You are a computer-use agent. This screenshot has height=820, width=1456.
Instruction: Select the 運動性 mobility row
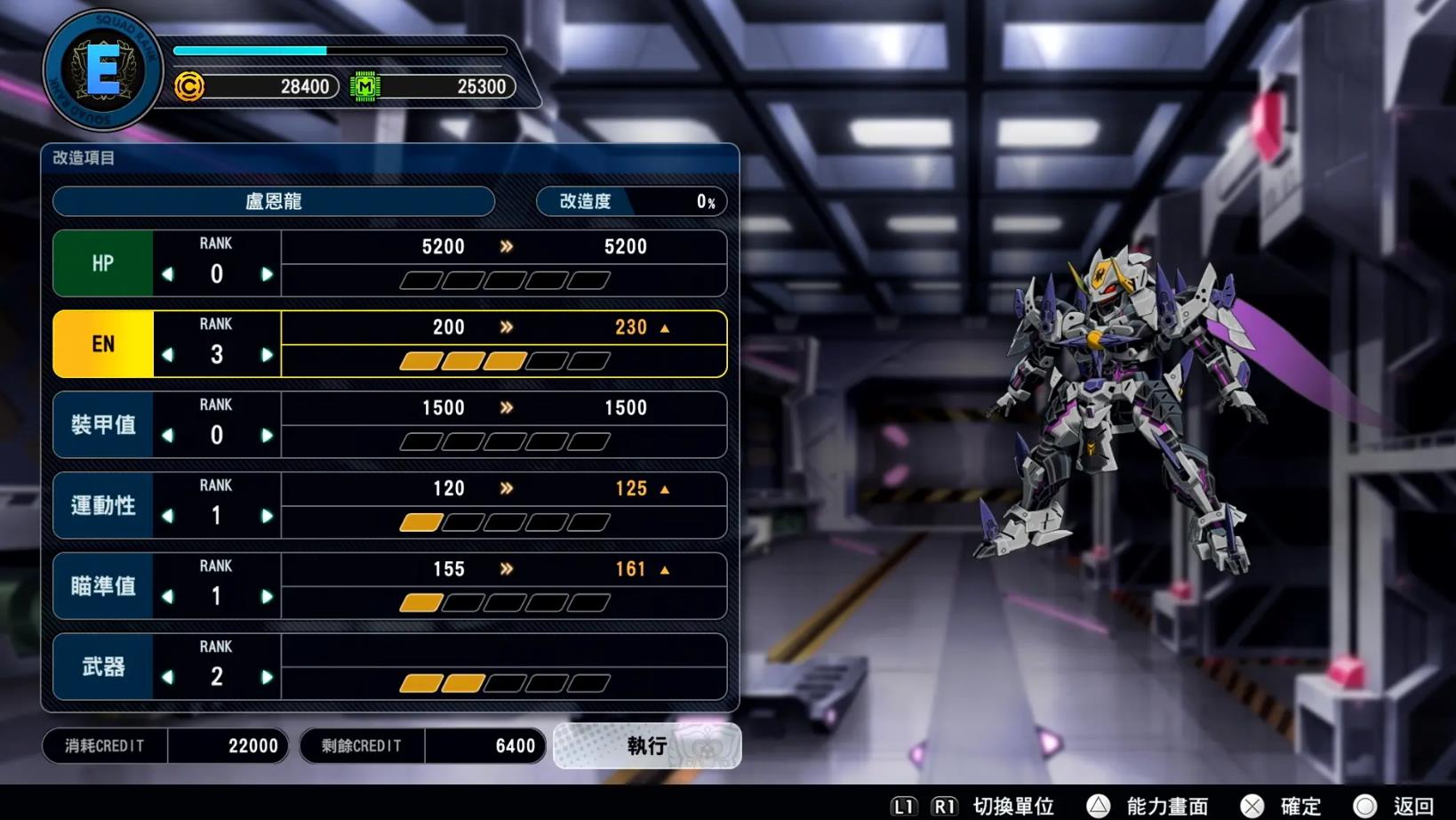103,505
